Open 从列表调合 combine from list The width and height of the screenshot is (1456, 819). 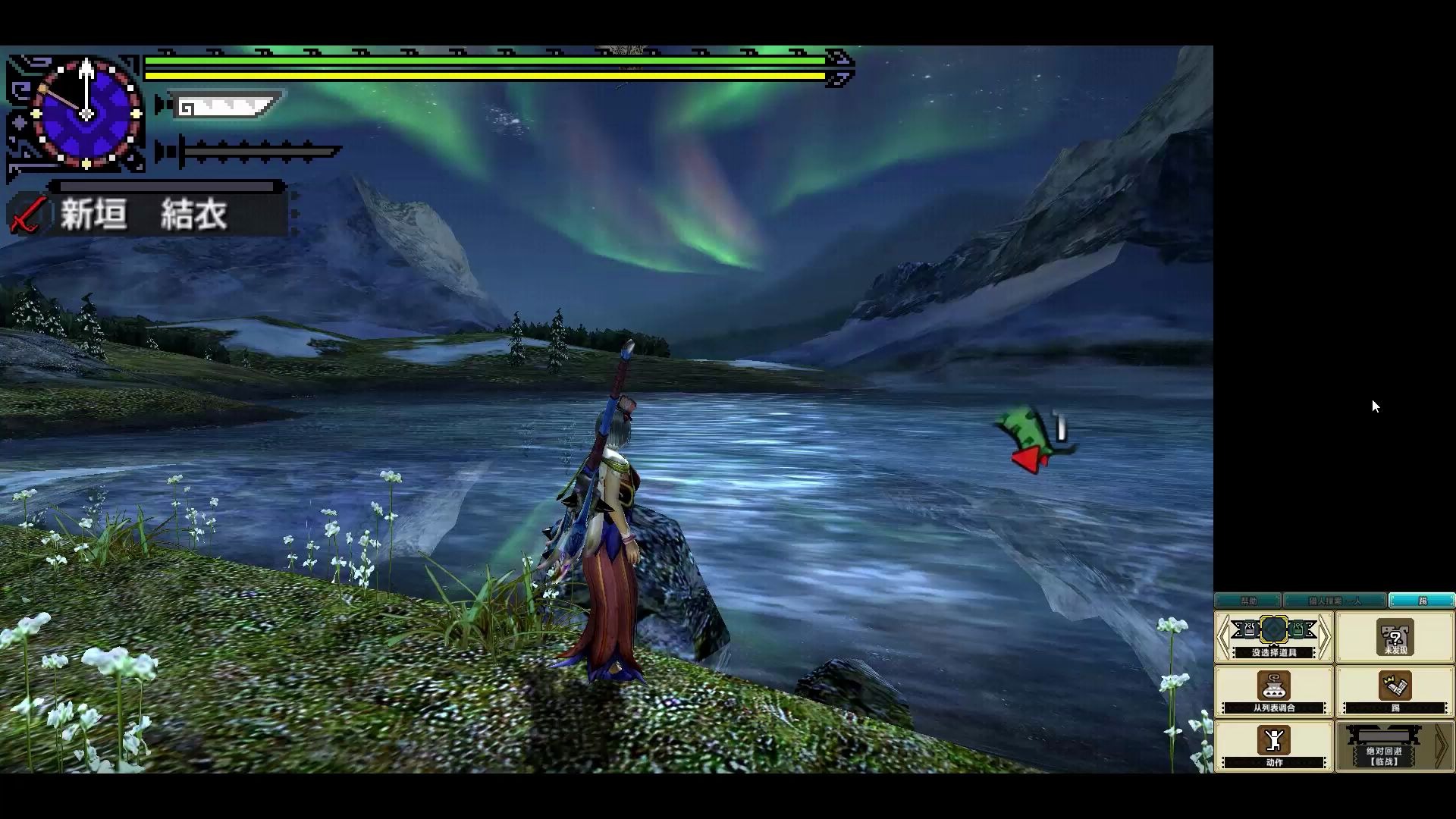coord(1273,692)
